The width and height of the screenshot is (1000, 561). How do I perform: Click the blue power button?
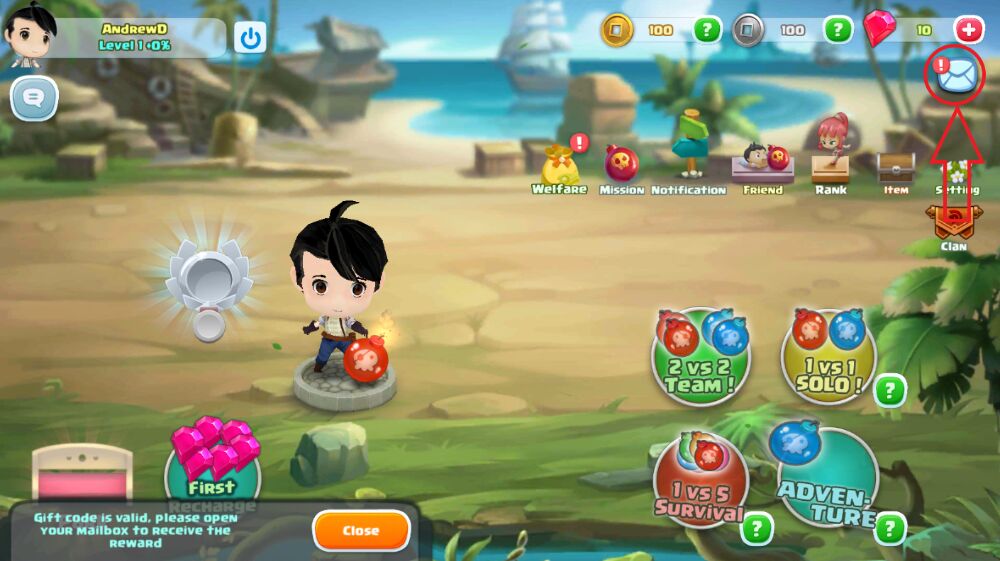pyautogui.click(x=250, y=38)
